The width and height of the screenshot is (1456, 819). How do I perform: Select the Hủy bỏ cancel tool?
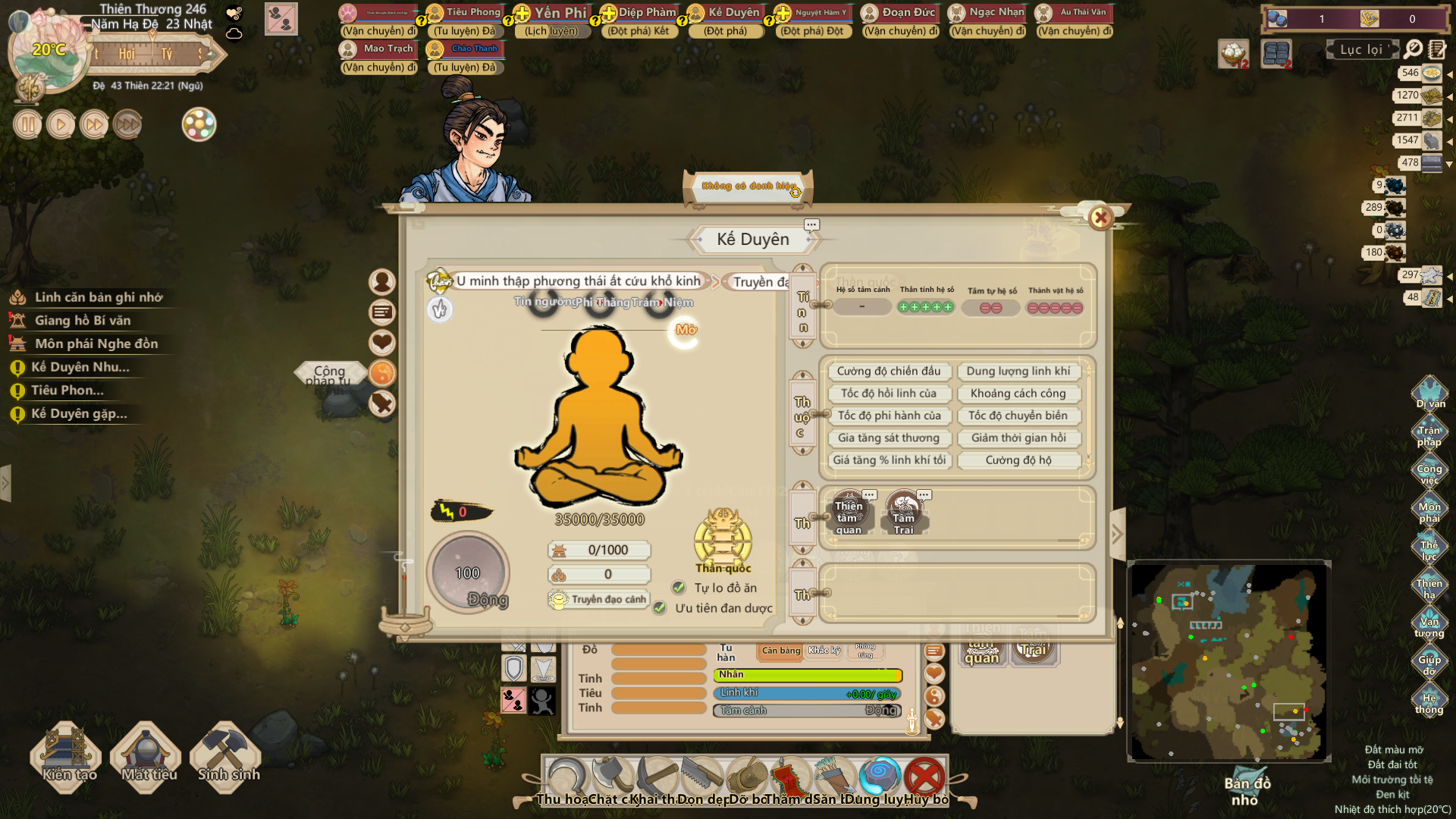924,779
